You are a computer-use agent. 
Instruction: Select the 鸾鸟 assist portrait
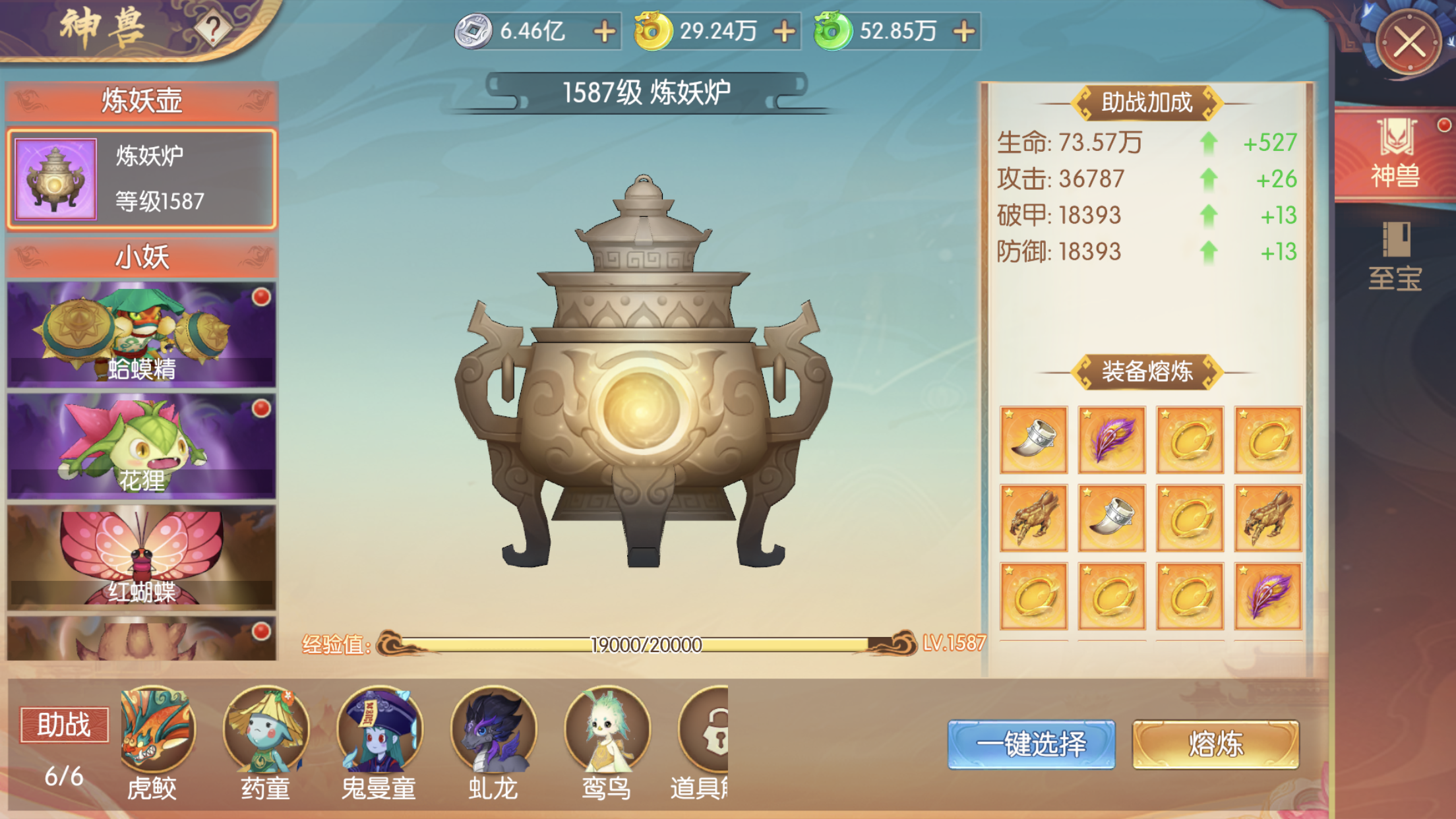point(606,729)
